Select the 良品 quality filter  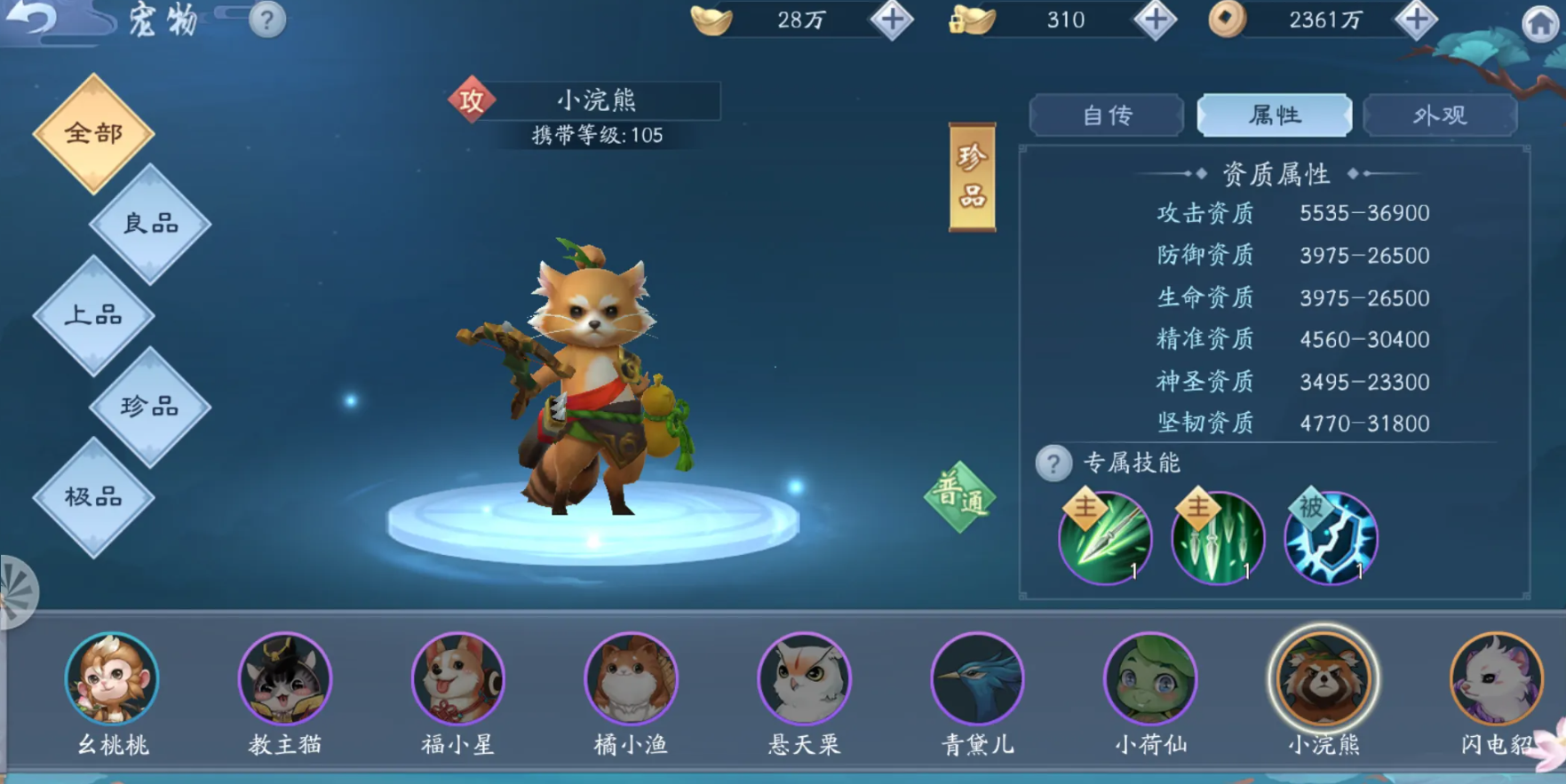149,223
